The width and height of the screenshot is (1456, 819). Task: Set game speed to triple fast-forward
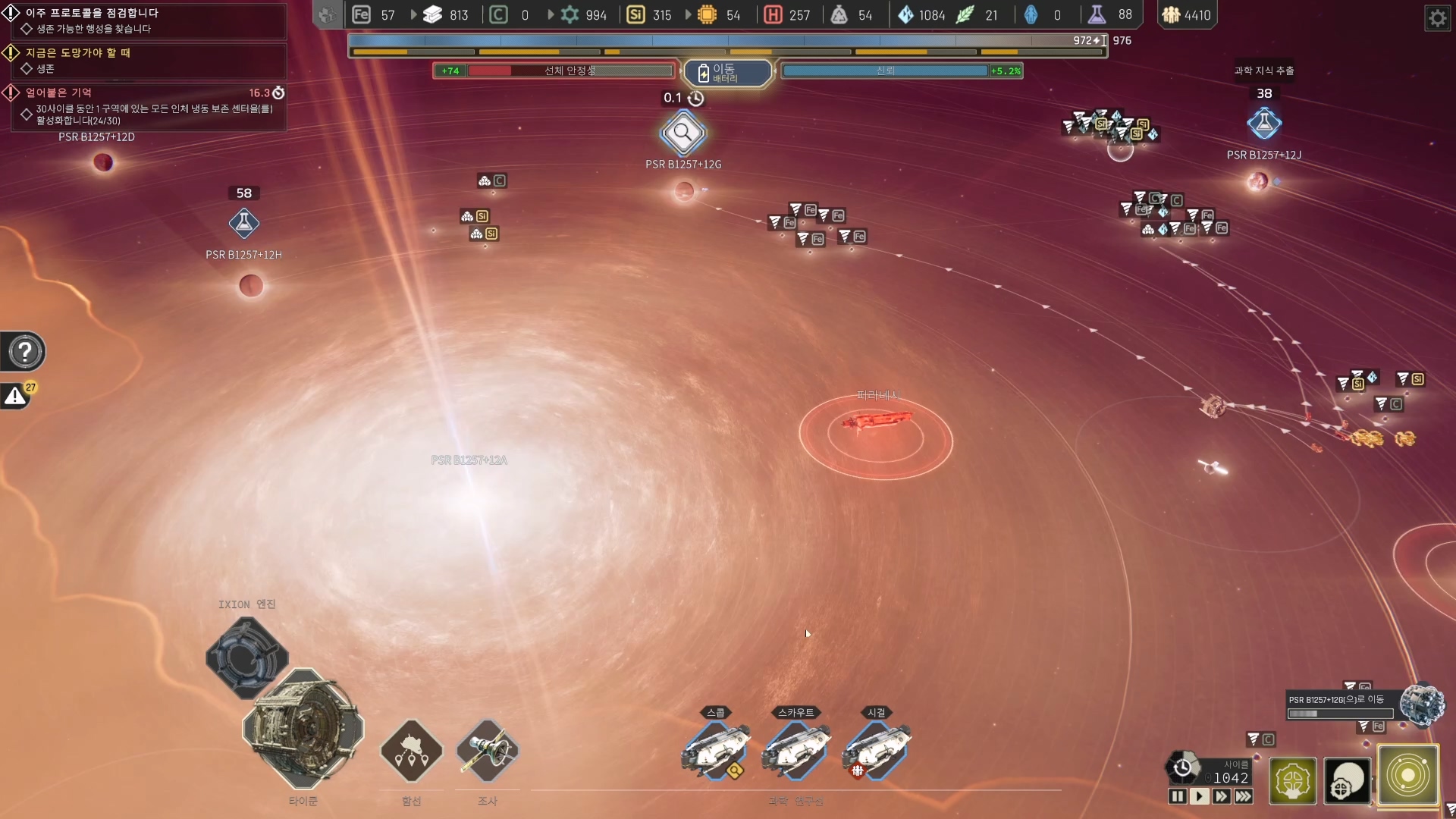[x=1244, y=796]
